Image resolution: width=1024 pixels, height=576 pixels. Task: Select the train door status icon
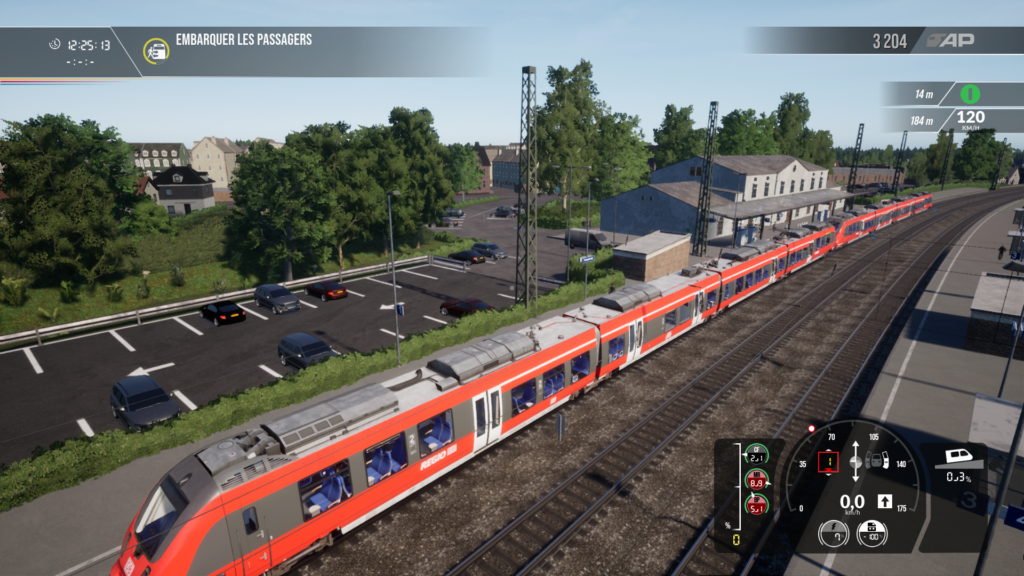tap(877, 461)
